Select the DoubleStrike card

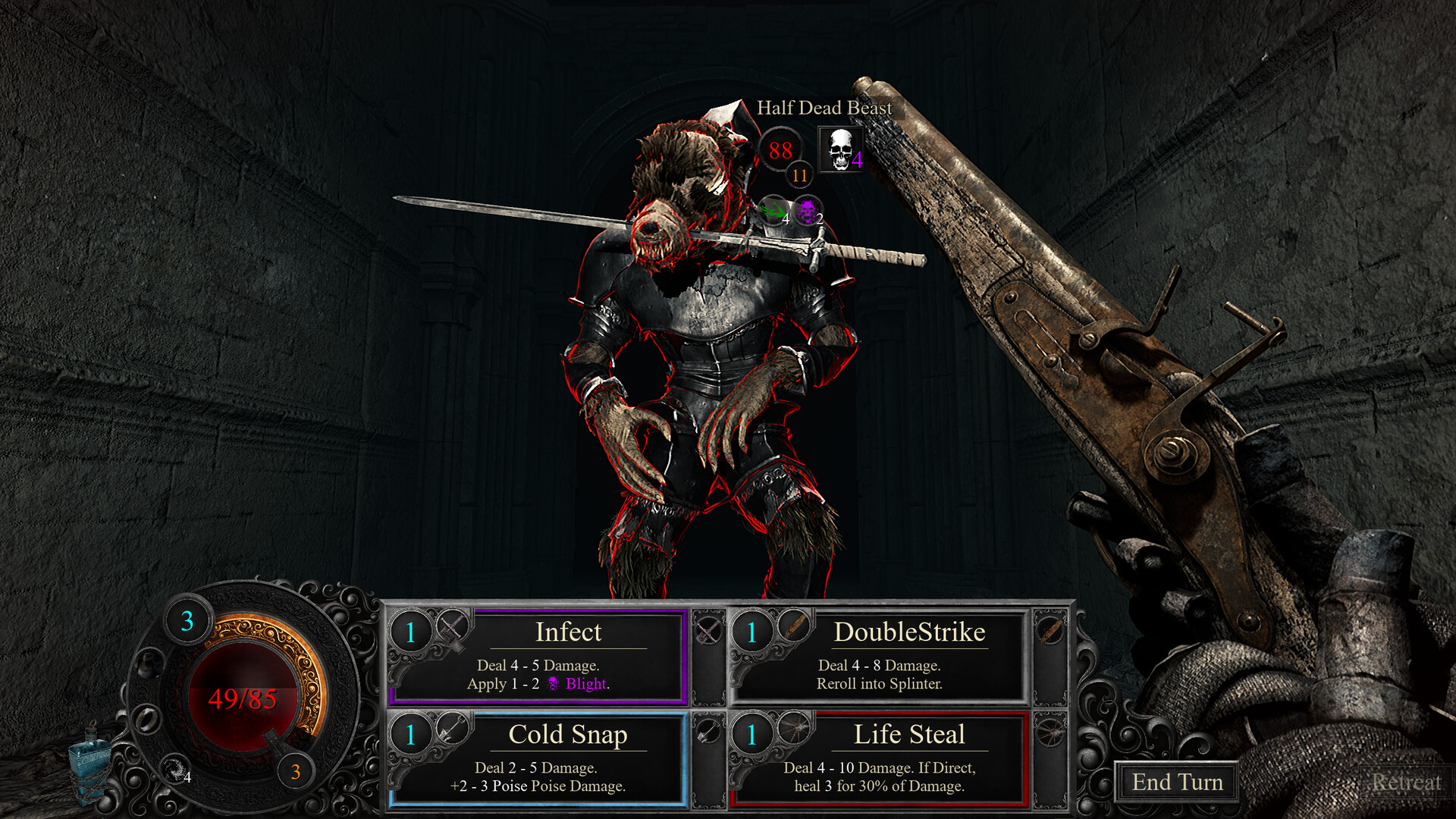coord(880,657)
